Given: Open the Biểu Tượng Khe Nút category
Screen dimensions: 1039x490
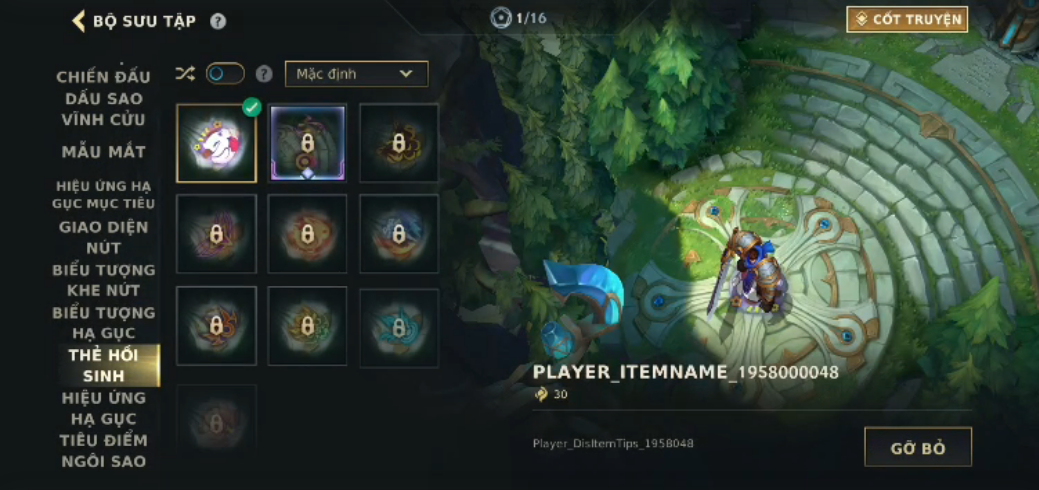Looking at the screenshot, I should [x=103, y=280].
